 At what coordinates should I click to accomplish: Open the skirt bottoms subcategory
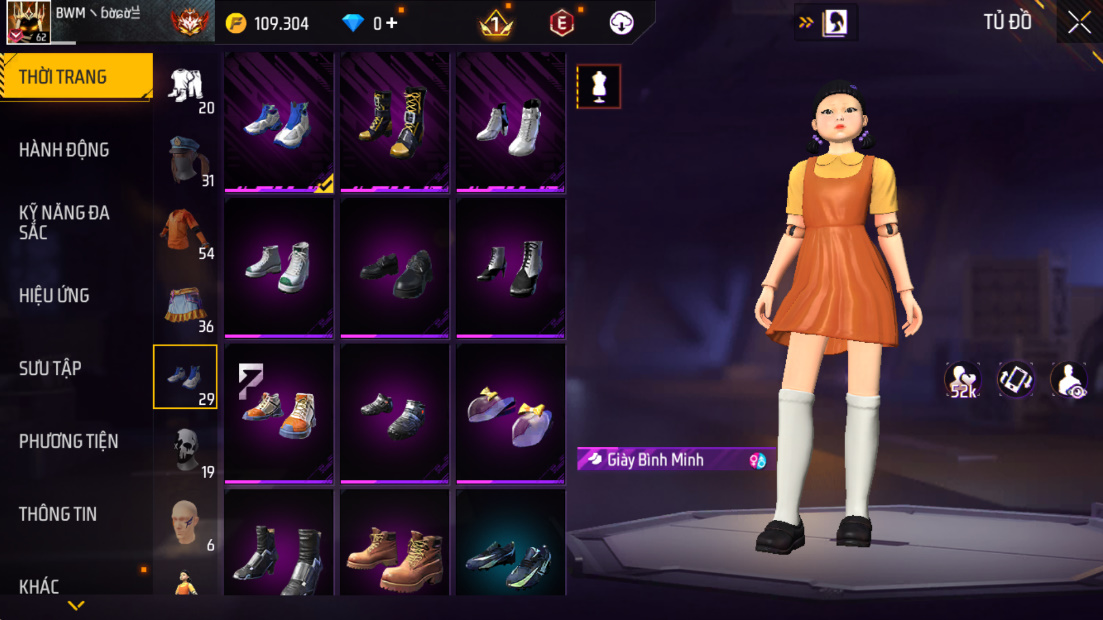click(x=186, y=304)
